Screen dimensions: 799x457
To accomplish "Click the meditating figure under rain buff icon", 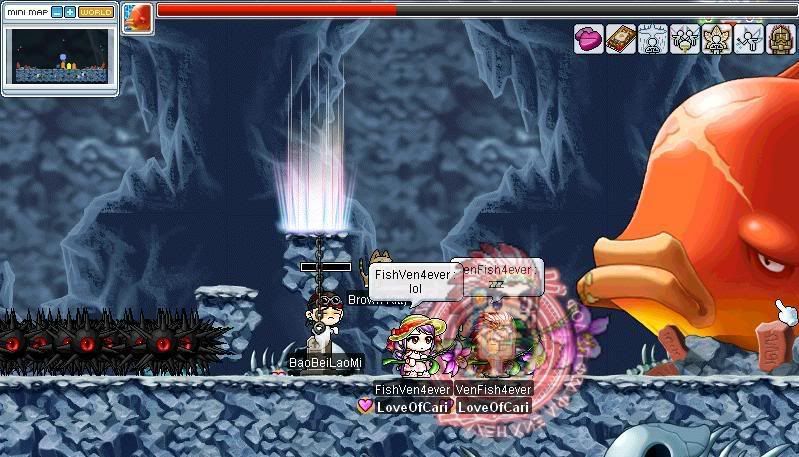I will click(653, 39).
